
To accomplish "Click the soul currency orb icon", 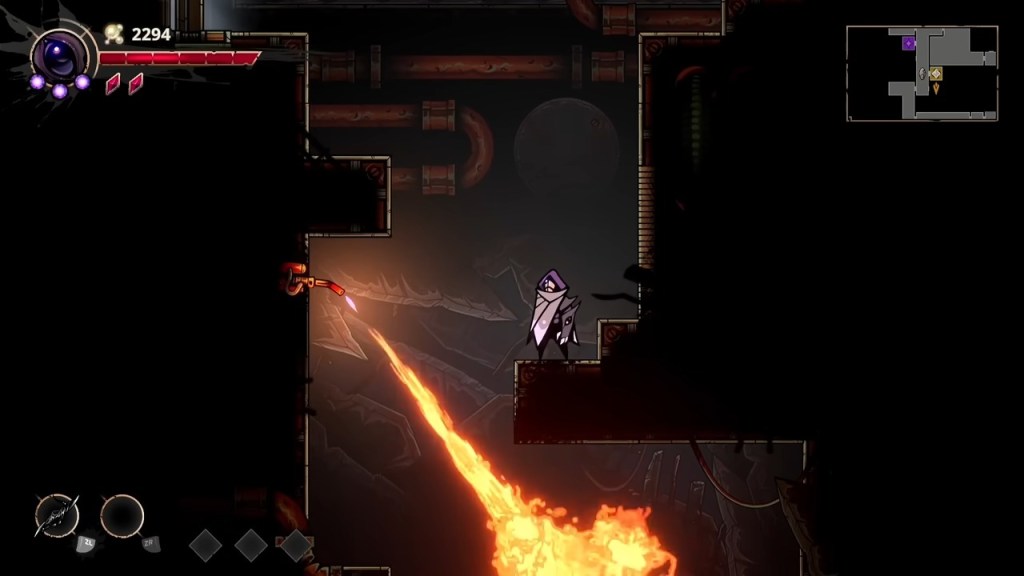I will click(x=114, y=35).
